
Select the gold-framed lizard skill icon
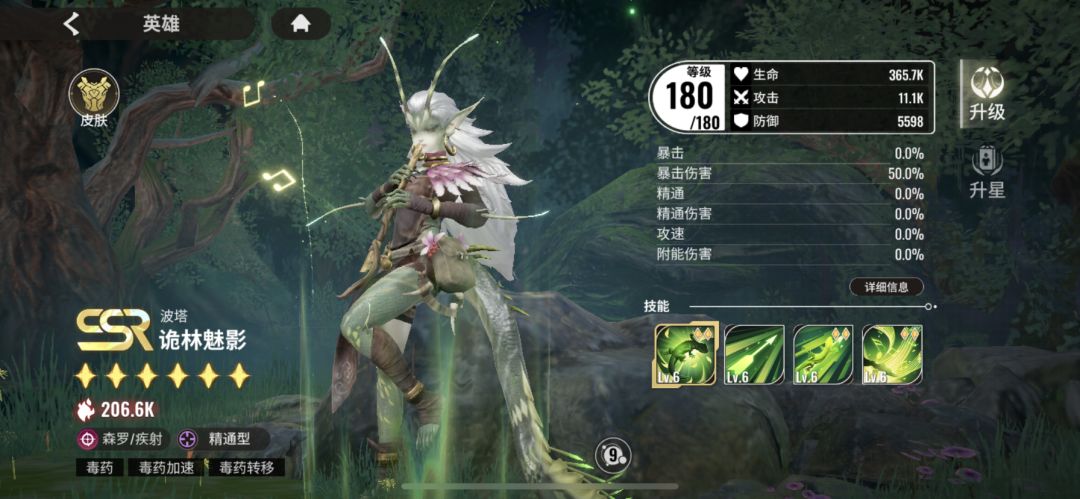pos(684,354)
